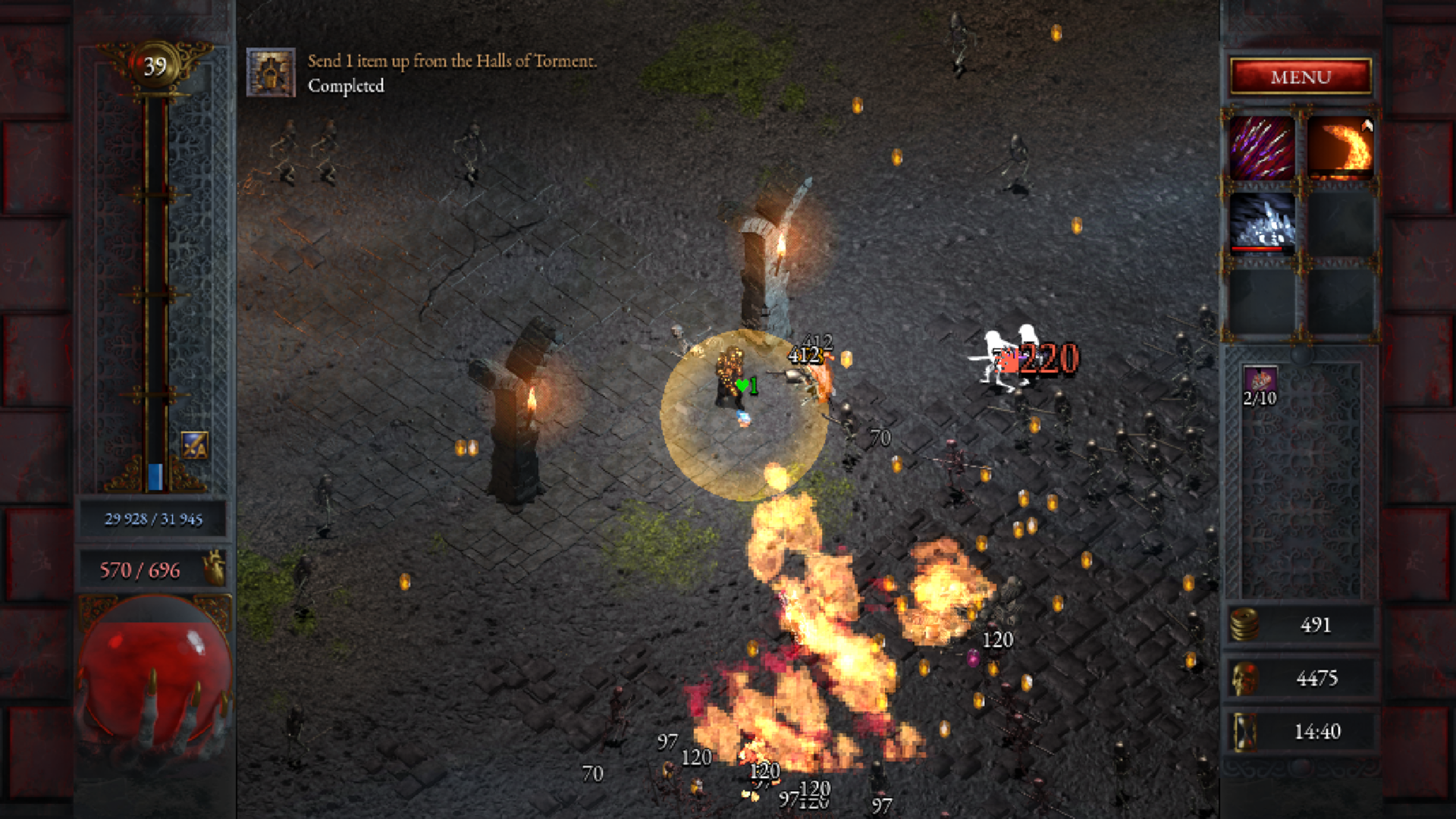Select the ice shards ability icon
Image resolution: width=1456 pixels, height=819 pixels.
click(x=1262, y=222)
